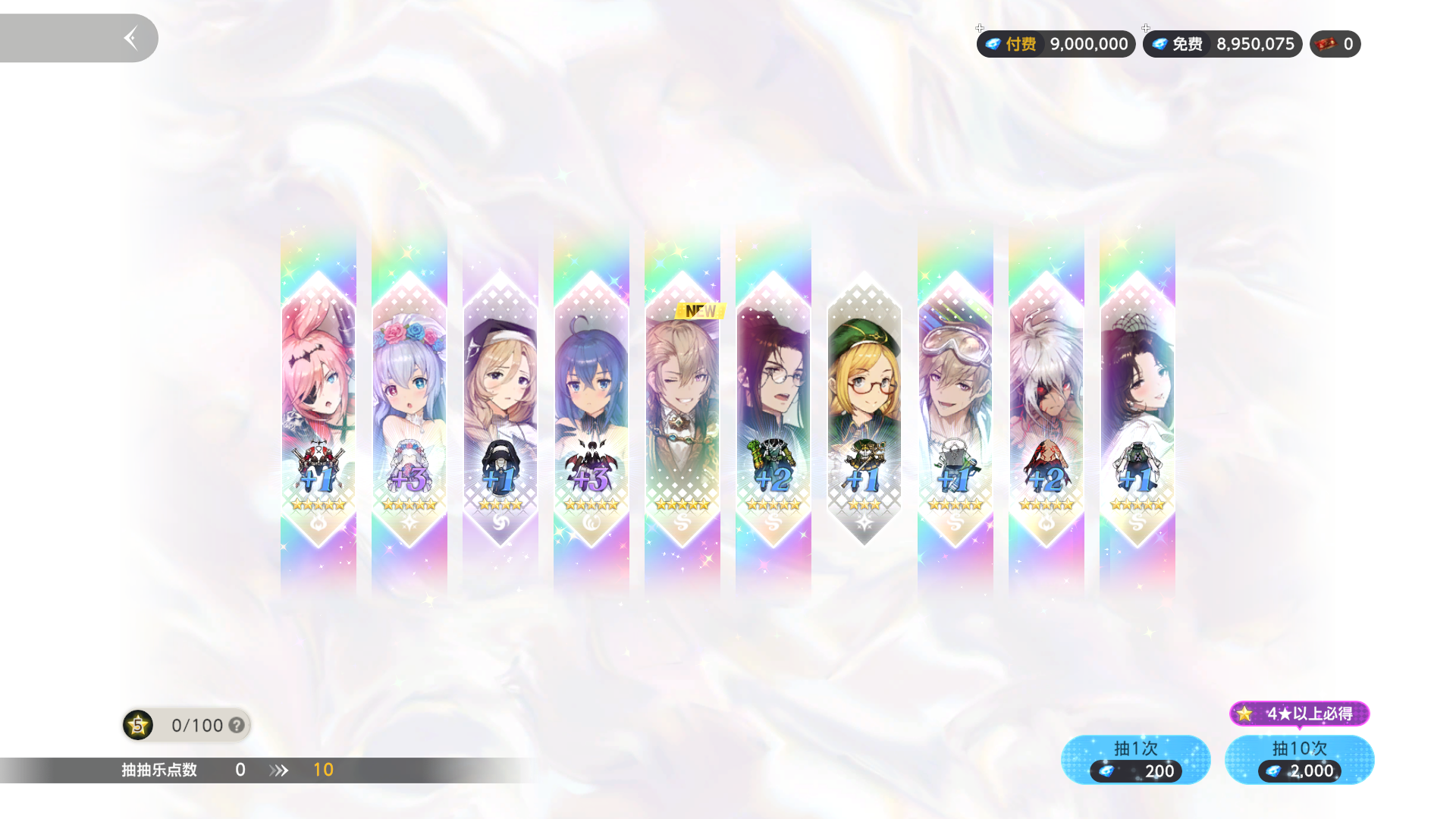The image size is (1456, 819).
Task: Select the black-haired woman in white card
Action: pyautogui.click(x=1137, y=409)
